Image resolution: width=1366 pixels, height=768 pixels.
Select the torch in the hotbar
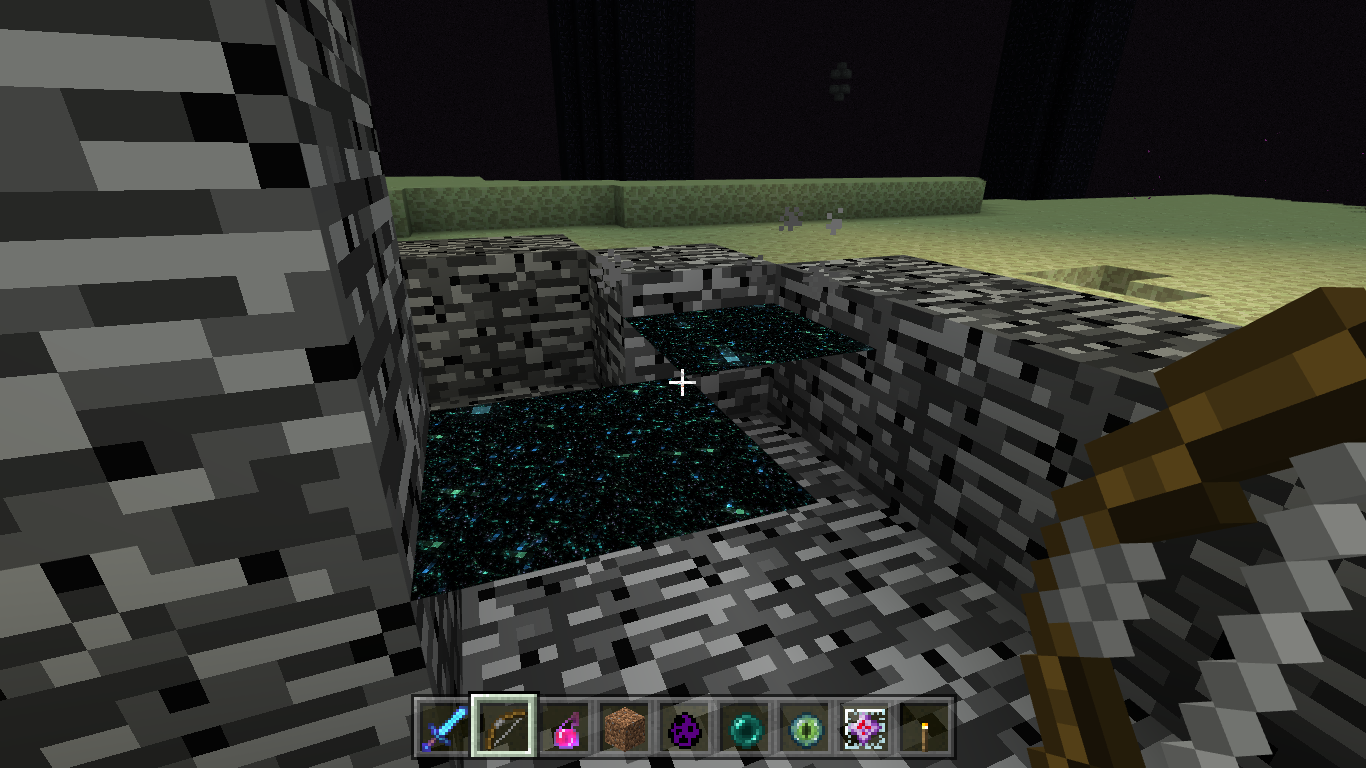click(x=924, y=727)
